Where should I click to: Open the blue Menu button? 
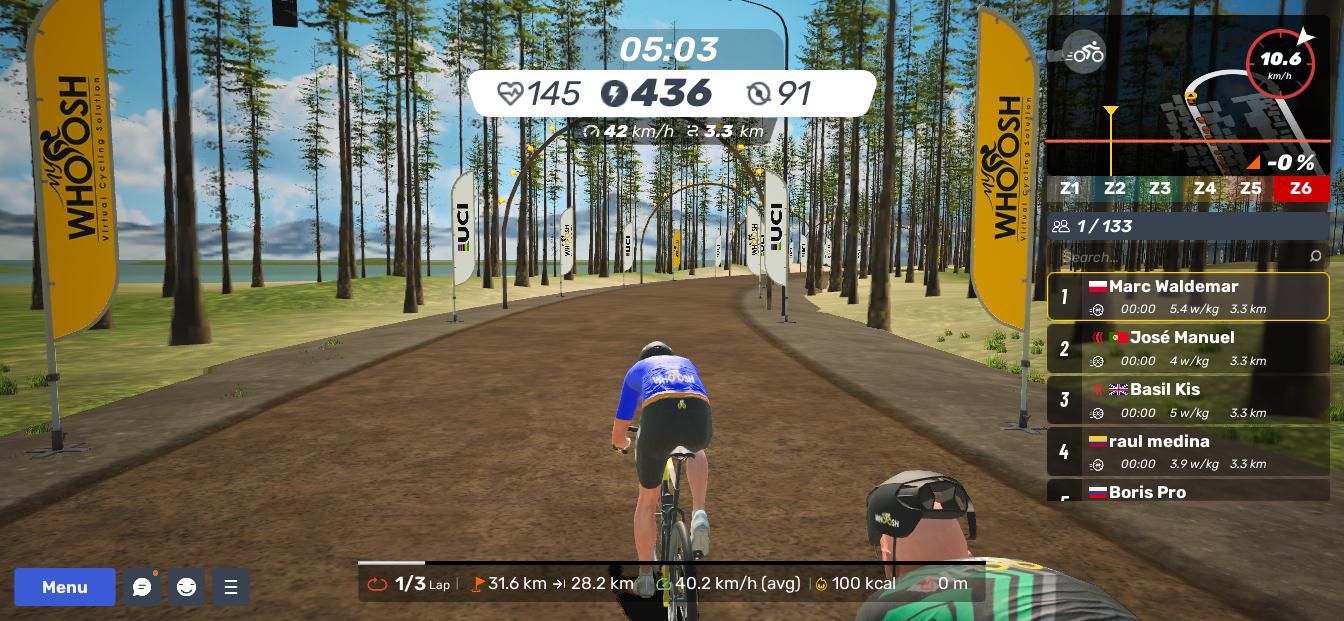coord(65,587)
